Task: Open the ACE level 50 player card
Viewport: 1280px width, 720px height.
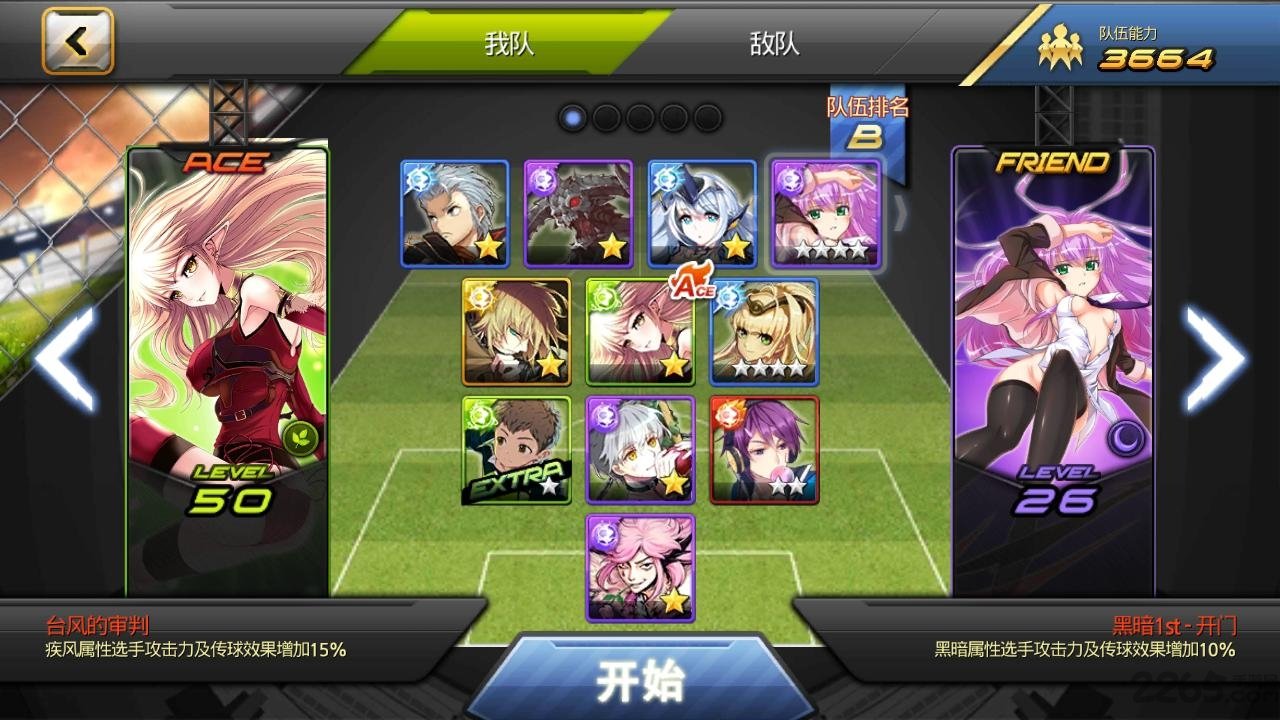Action: [228, 370]
